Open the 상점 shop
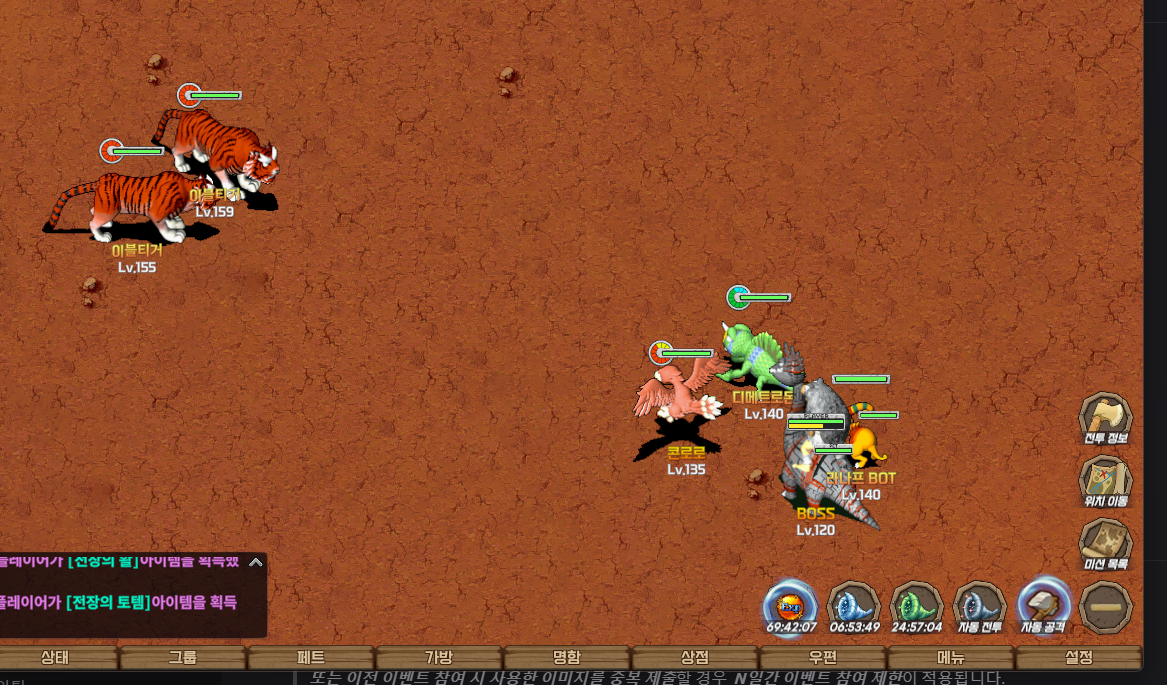1167x685 pixels. [x=695, y=657]
